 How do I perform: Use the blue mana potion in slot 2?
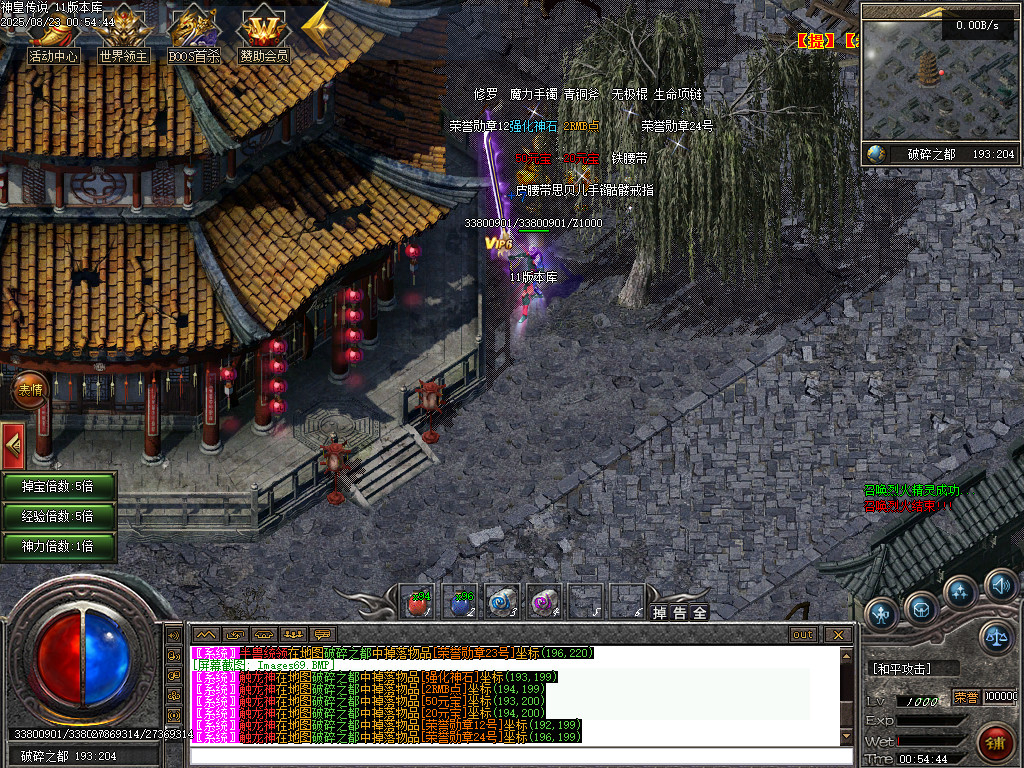click(460, 602)
